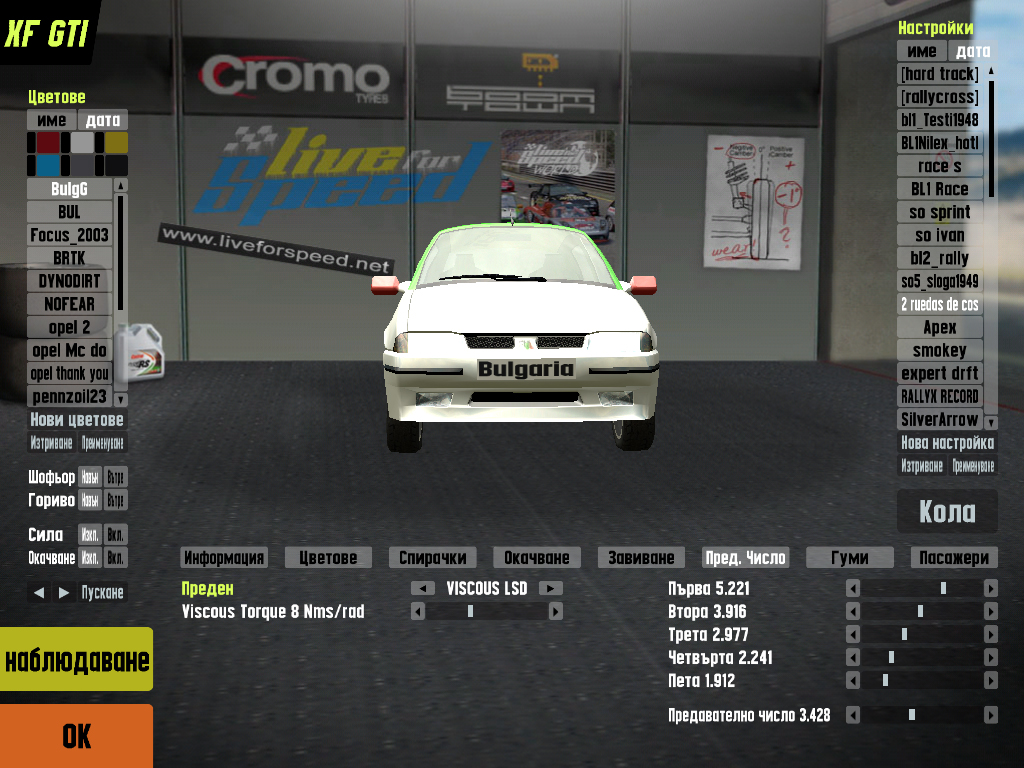The image size is (1024, 768).
Task: Open the Наблюдаване view
Action: (76, 660)
